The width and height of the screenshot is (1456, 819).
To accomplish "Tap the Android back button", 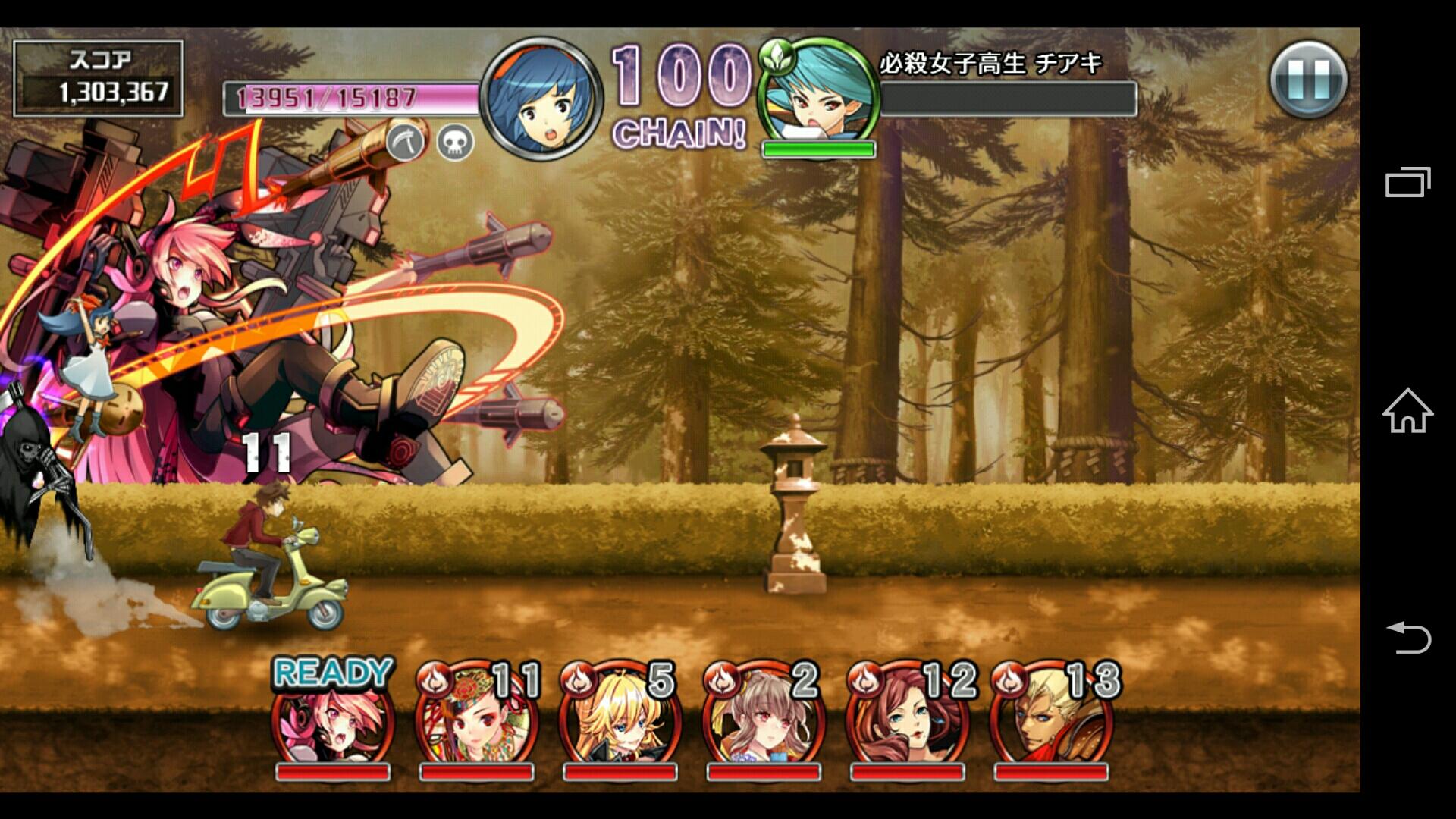I will click(x=1407, y=637).
